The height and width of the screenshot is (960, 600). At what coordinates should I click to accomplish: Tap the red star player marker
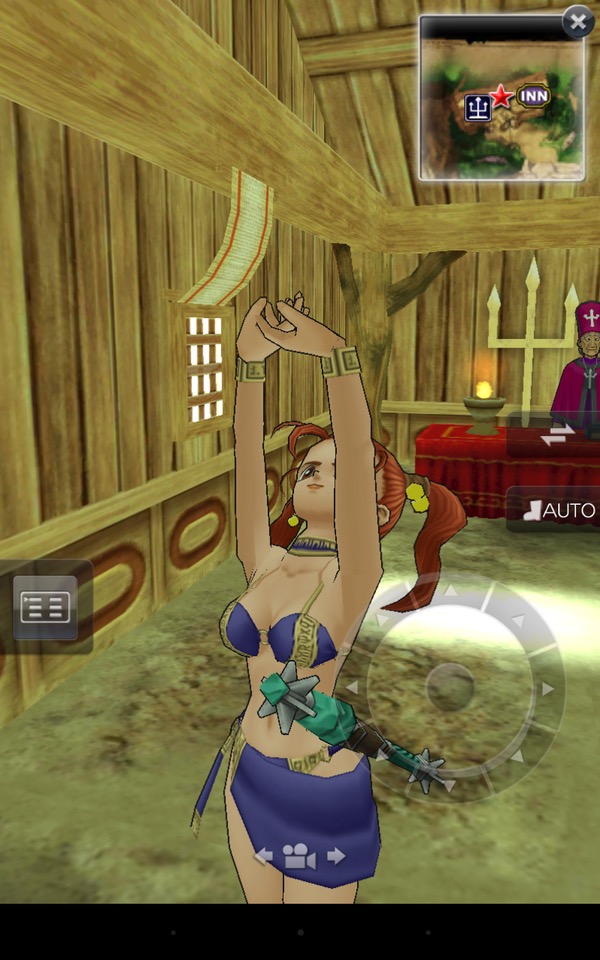[x=501, y=96]
